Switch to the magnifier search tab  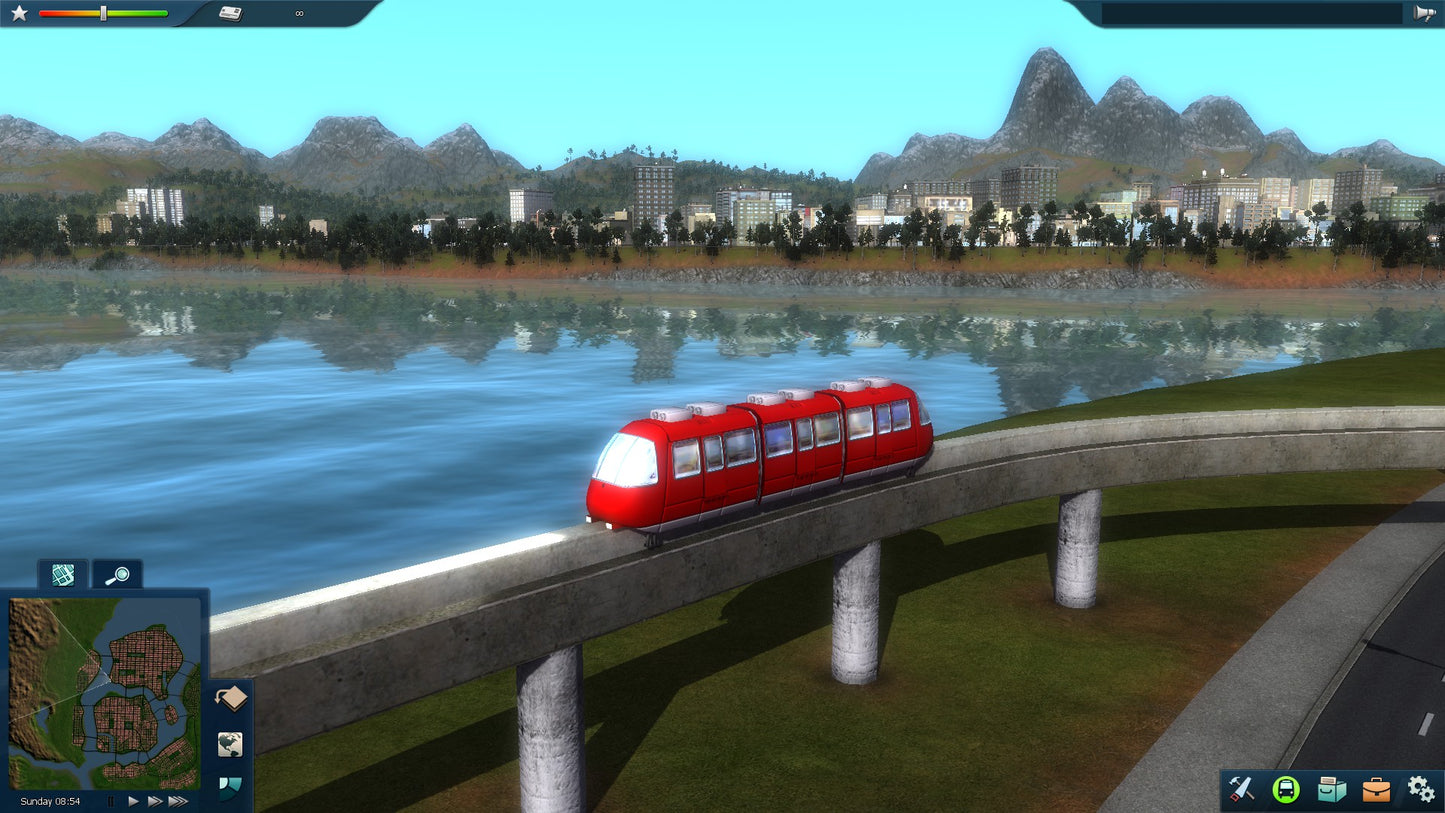117,575
